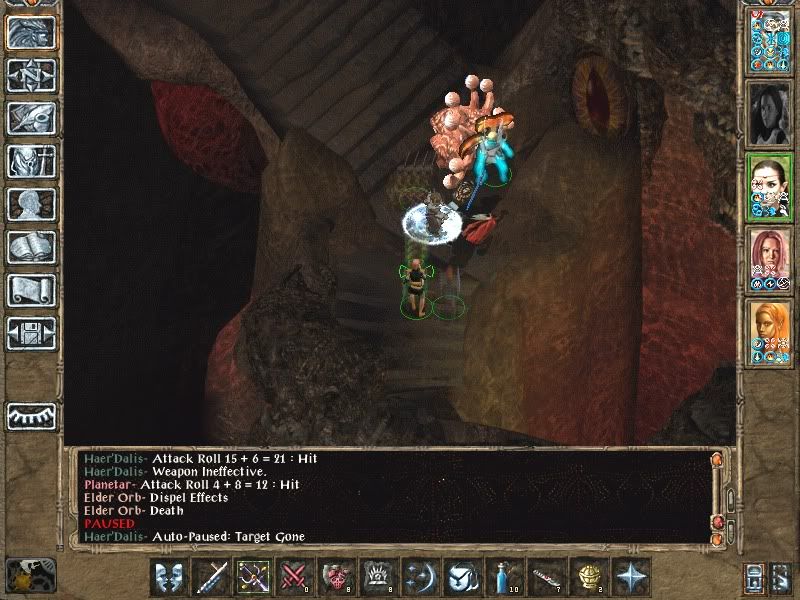Open the inventory screen button
The height and width of the screenshot is (600, 800).
click(30, 161)
